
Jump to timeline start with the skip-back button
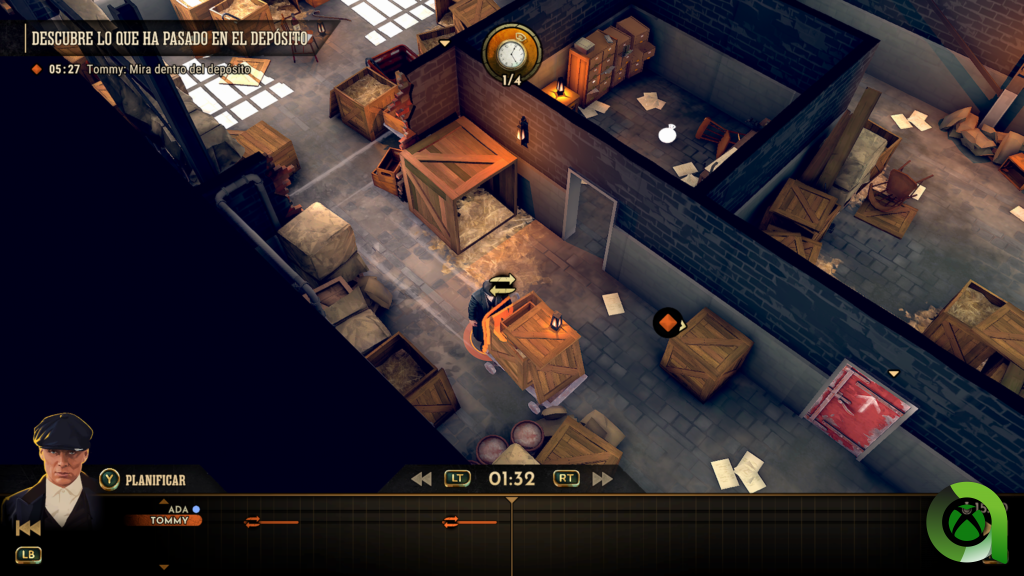pyautogui.click(x=29, y=528)
